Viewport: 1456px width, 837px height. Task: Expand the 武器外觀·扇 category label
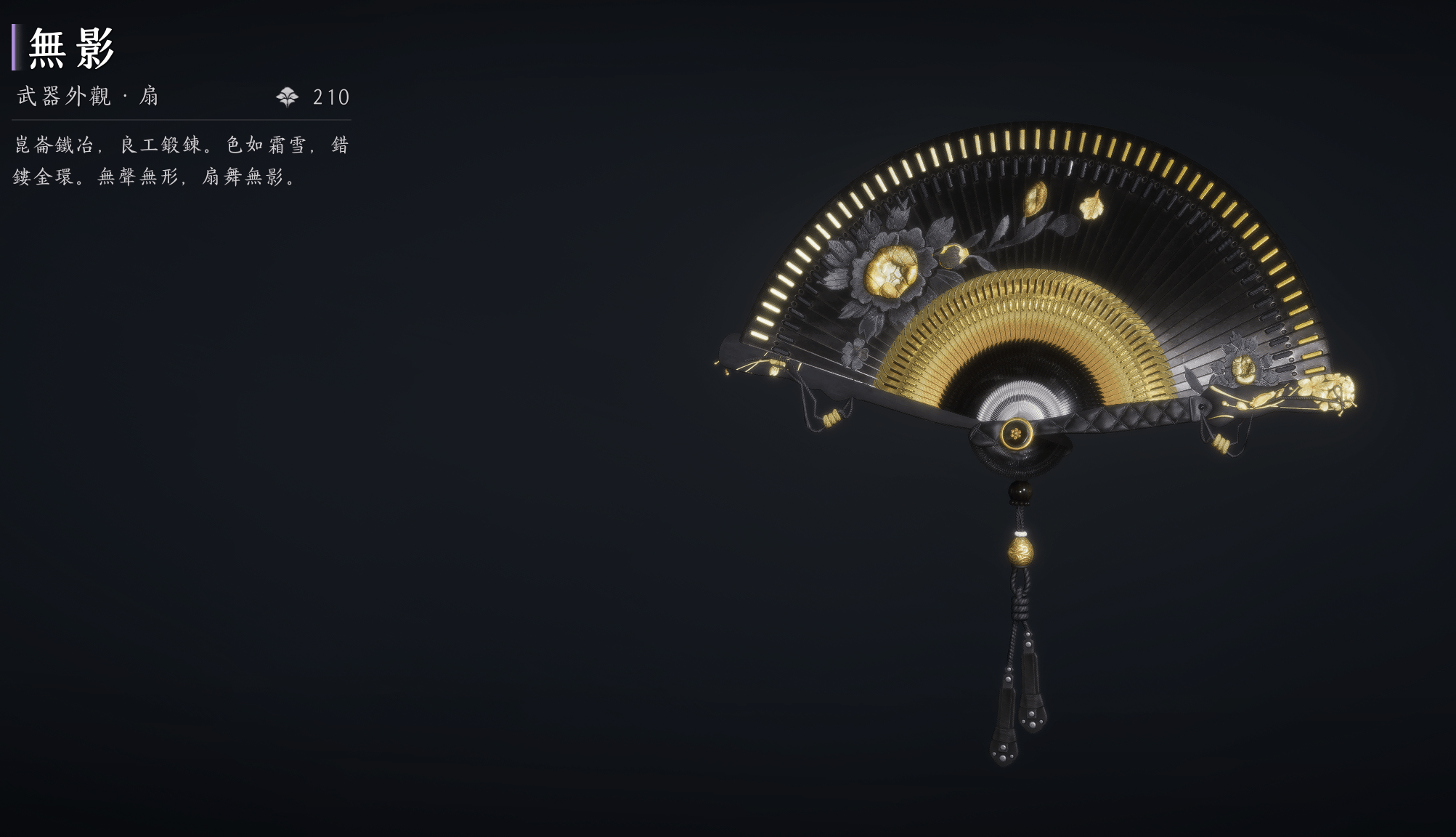pyautogui.click(x=87, y=95)
